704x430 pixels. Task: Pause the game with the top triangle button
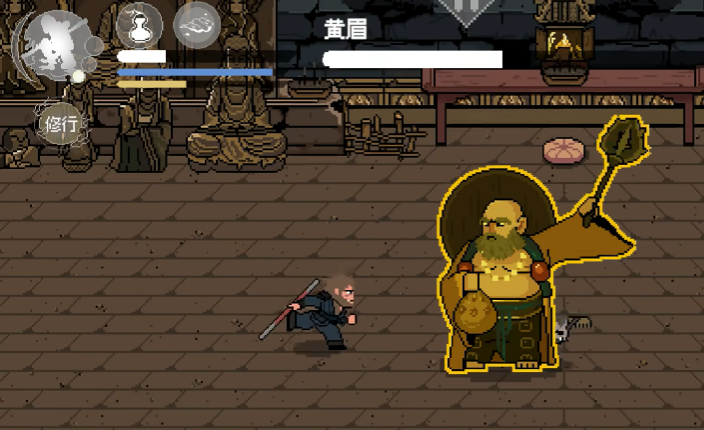[x=463, y=10]
